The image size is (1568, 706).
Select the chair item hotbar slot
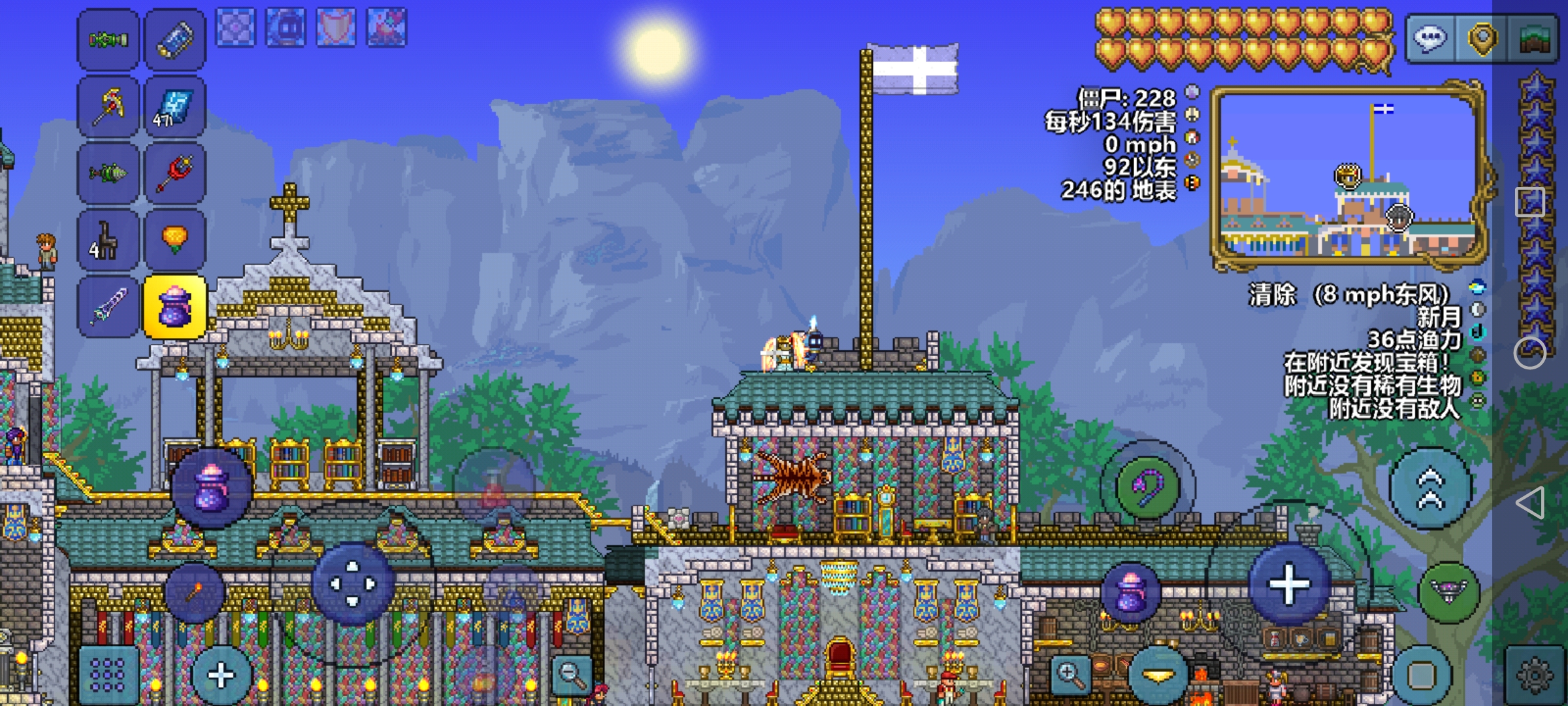[x=108, y=240]
